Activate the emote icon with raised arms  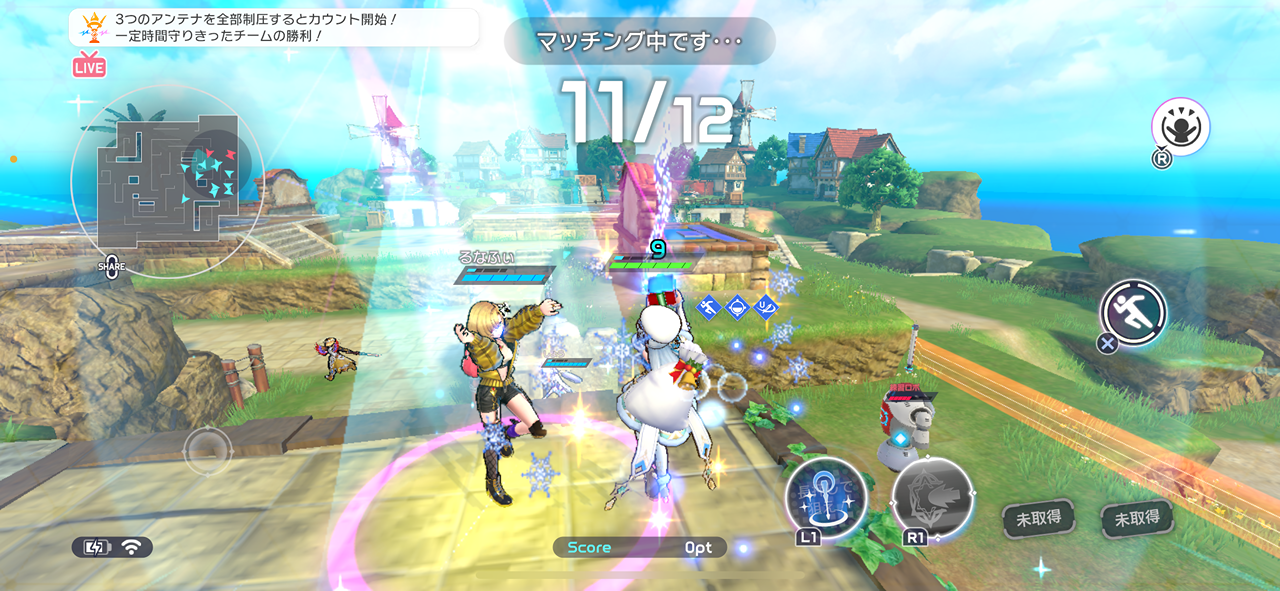point(1180,127)
